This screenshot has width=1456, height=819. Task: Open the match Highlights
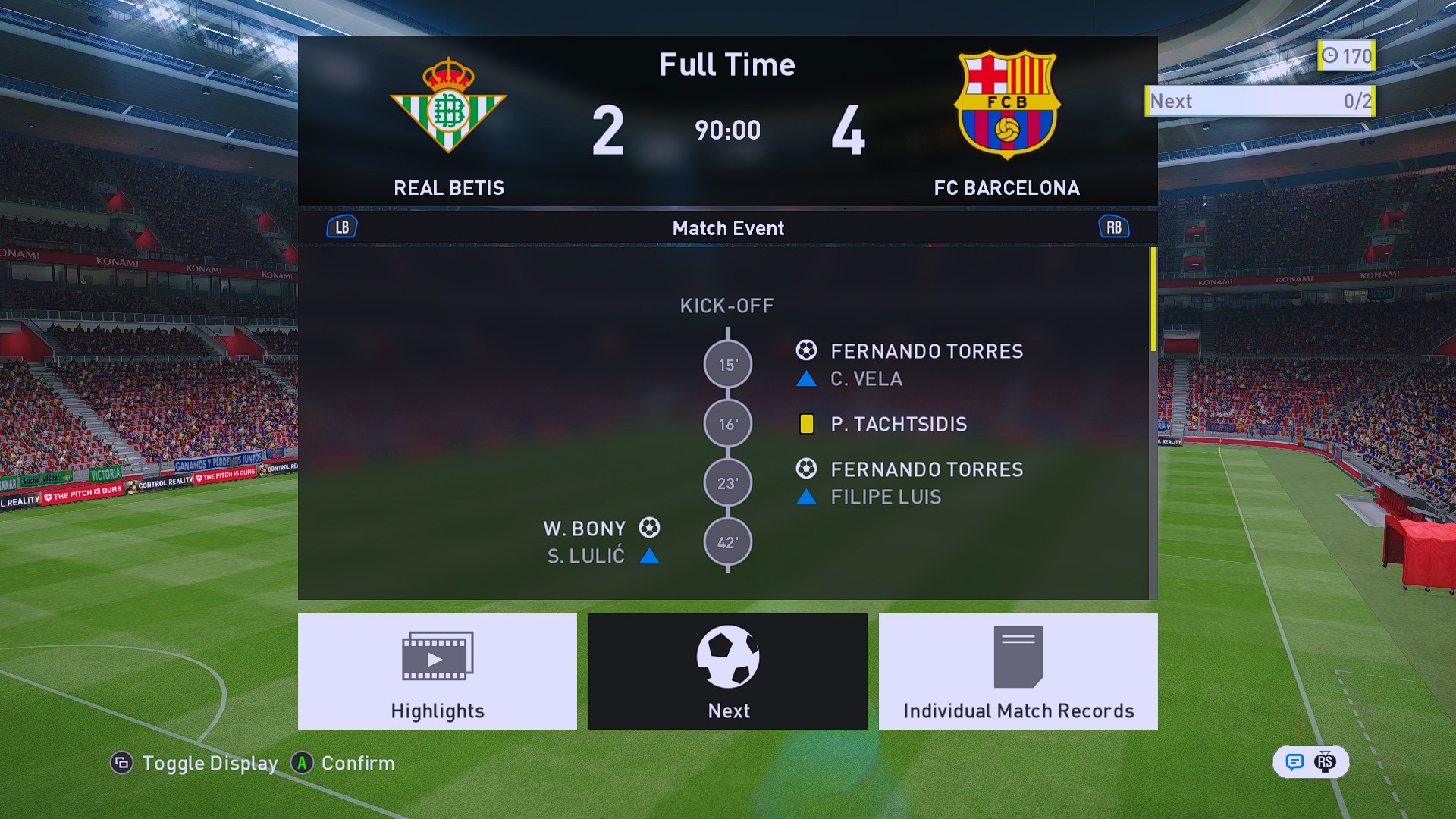tap(437, 671)
